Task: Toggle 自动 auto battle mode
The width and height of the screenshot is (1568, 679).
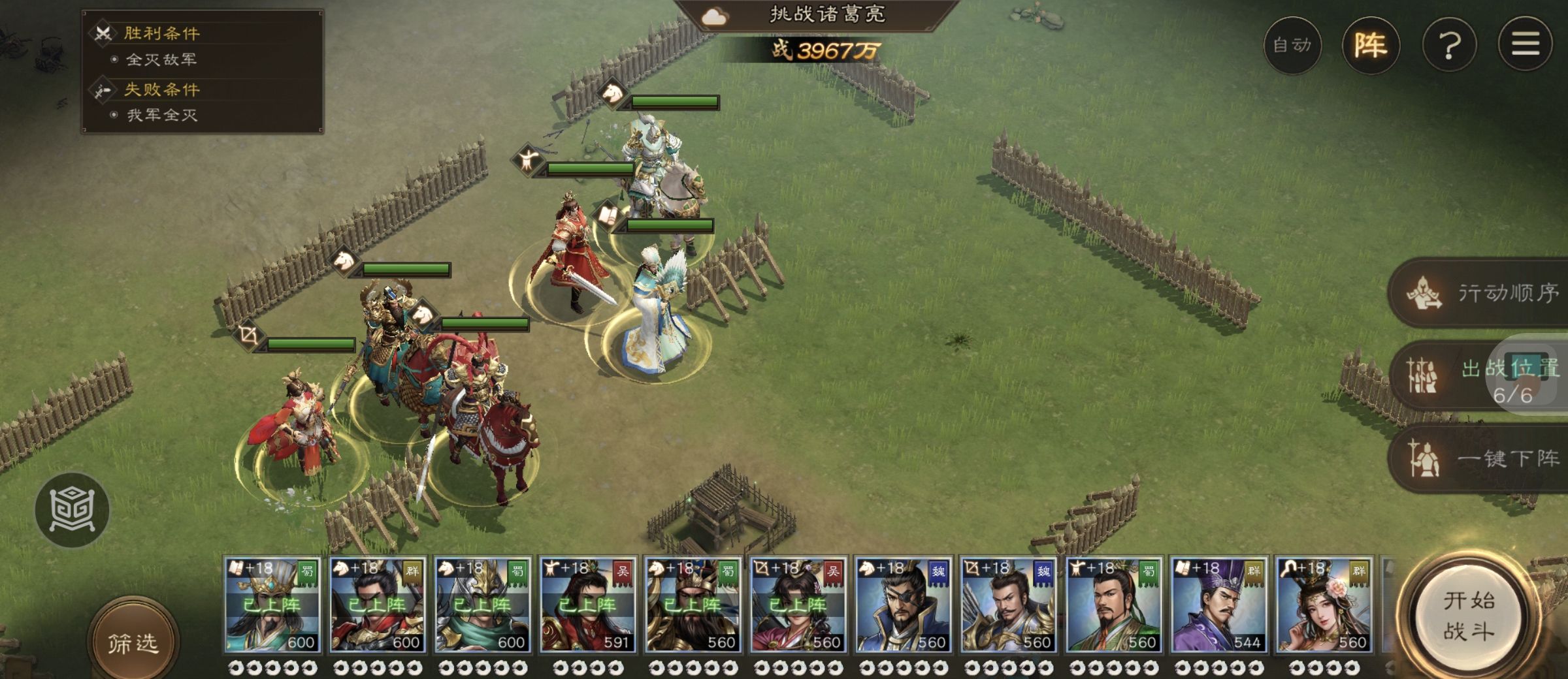Action: (x=1292, y=45)
